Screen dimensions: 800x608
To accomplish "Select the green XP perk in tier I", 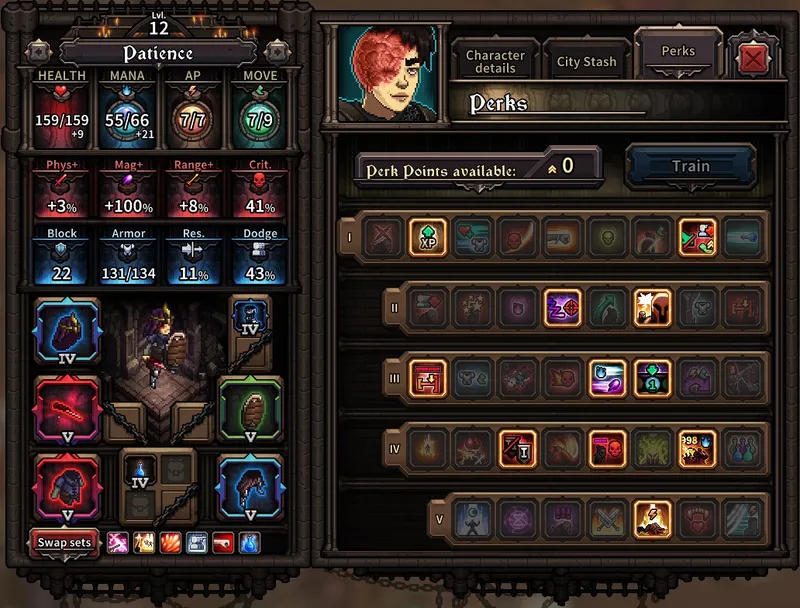I will [x=428, y=238].
